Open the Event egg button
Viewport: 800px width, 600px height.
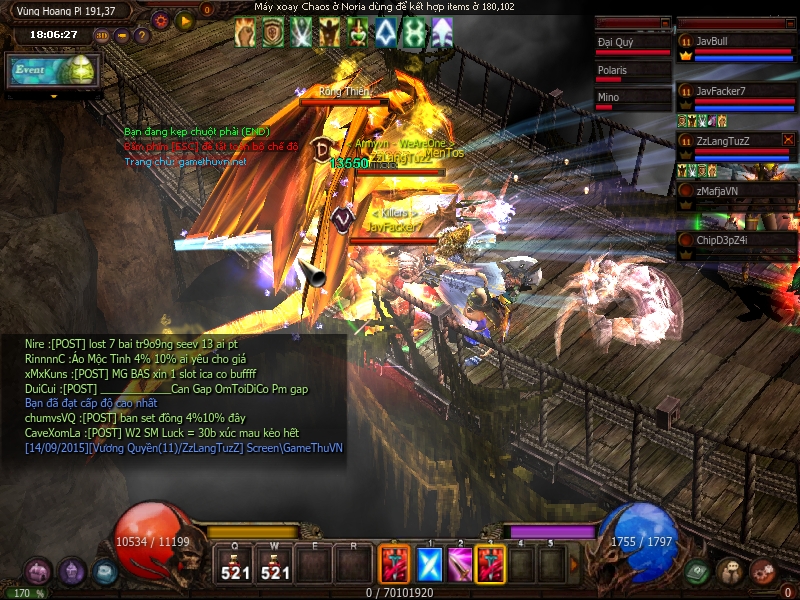(x=52, y=70)
